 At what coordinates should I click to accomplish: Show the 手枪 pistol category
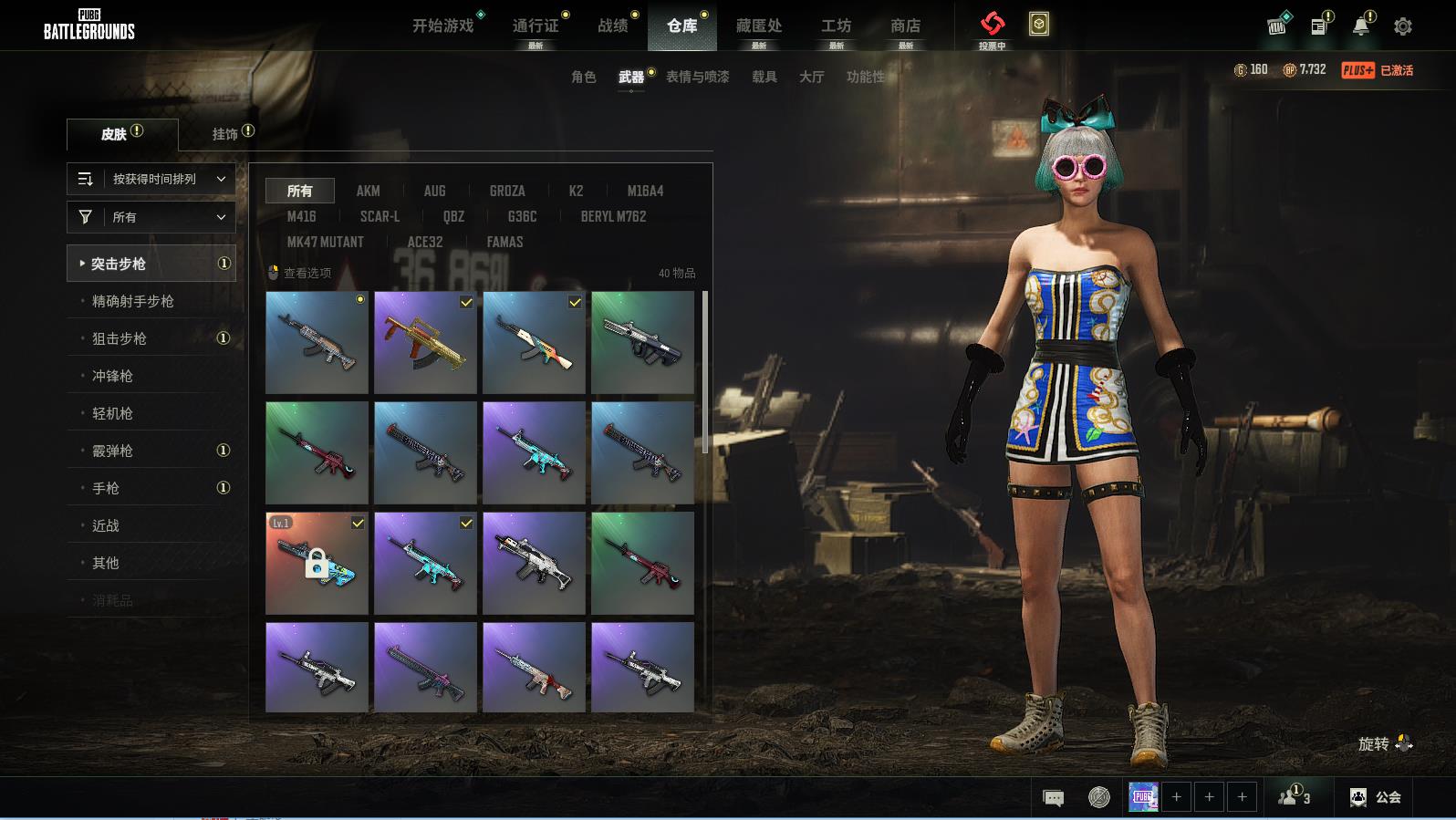coord(106,488)
